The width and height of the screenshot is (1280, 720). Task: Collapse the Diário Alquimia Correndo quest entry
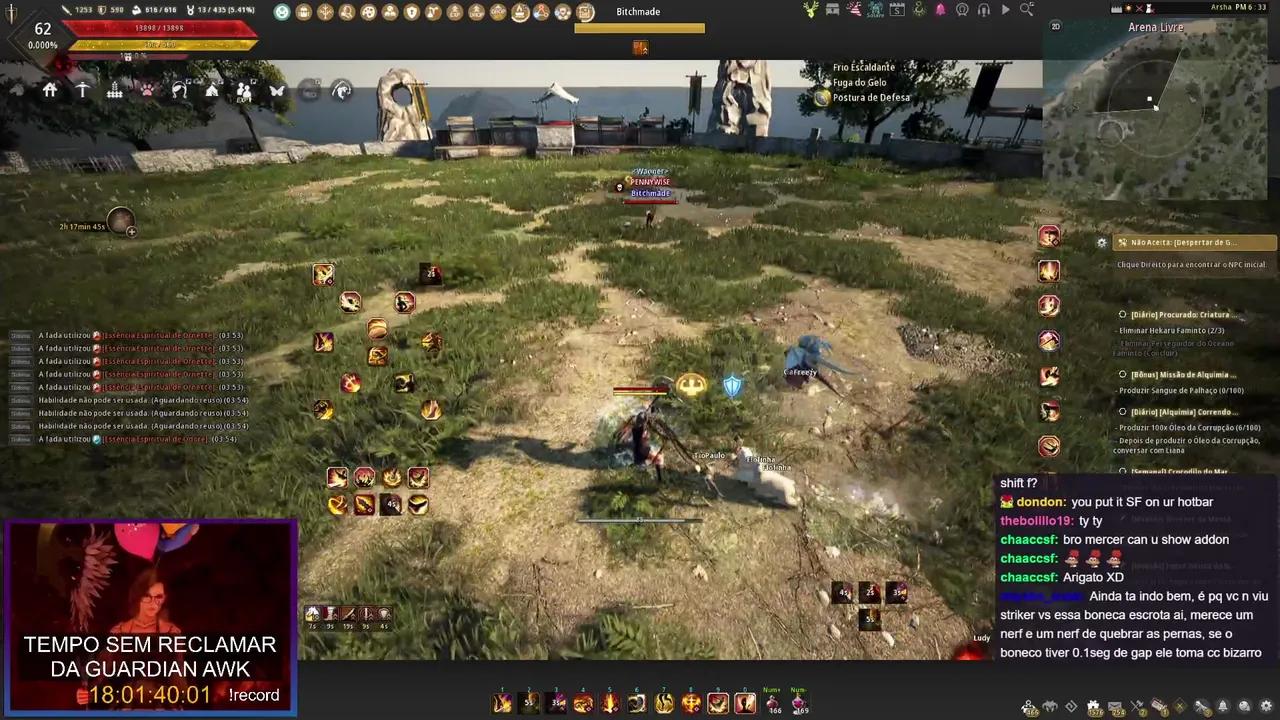pyautogui.click(x=1122, y=411)
